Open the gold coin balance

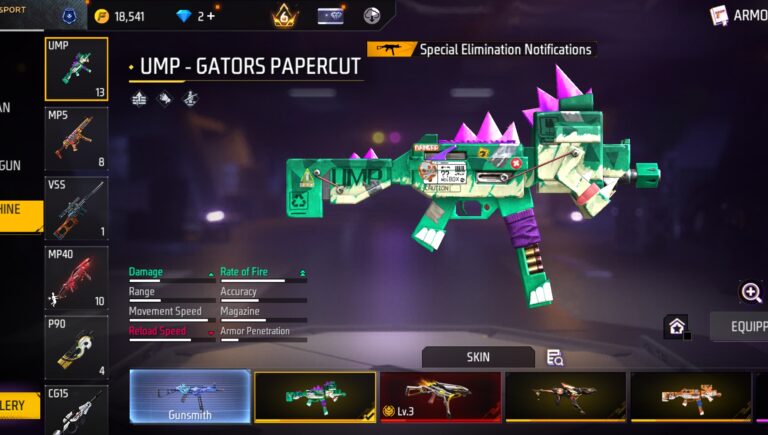119,16
